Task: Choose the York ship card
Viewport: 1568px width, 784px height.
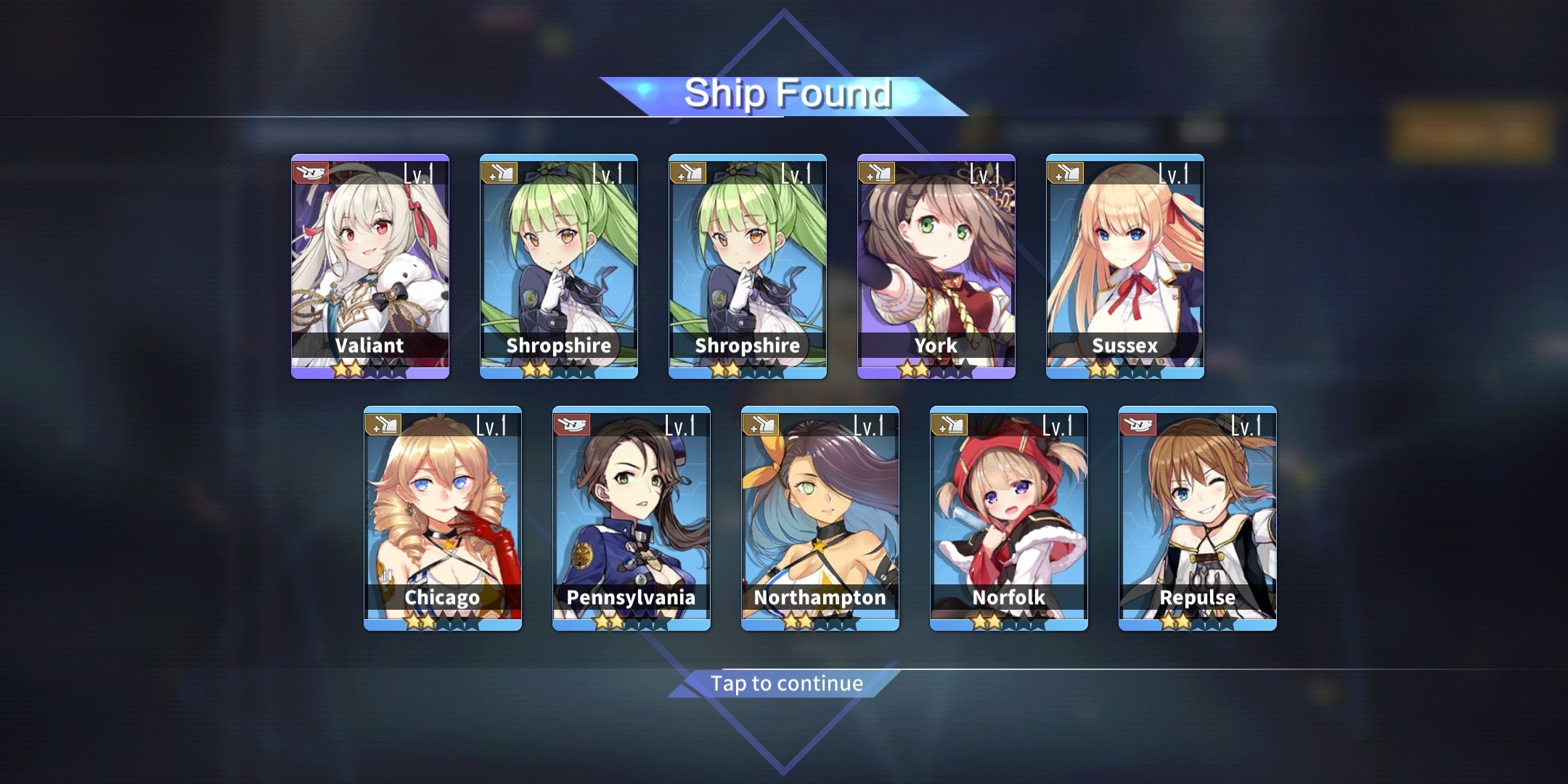Action: click(936, 266)
